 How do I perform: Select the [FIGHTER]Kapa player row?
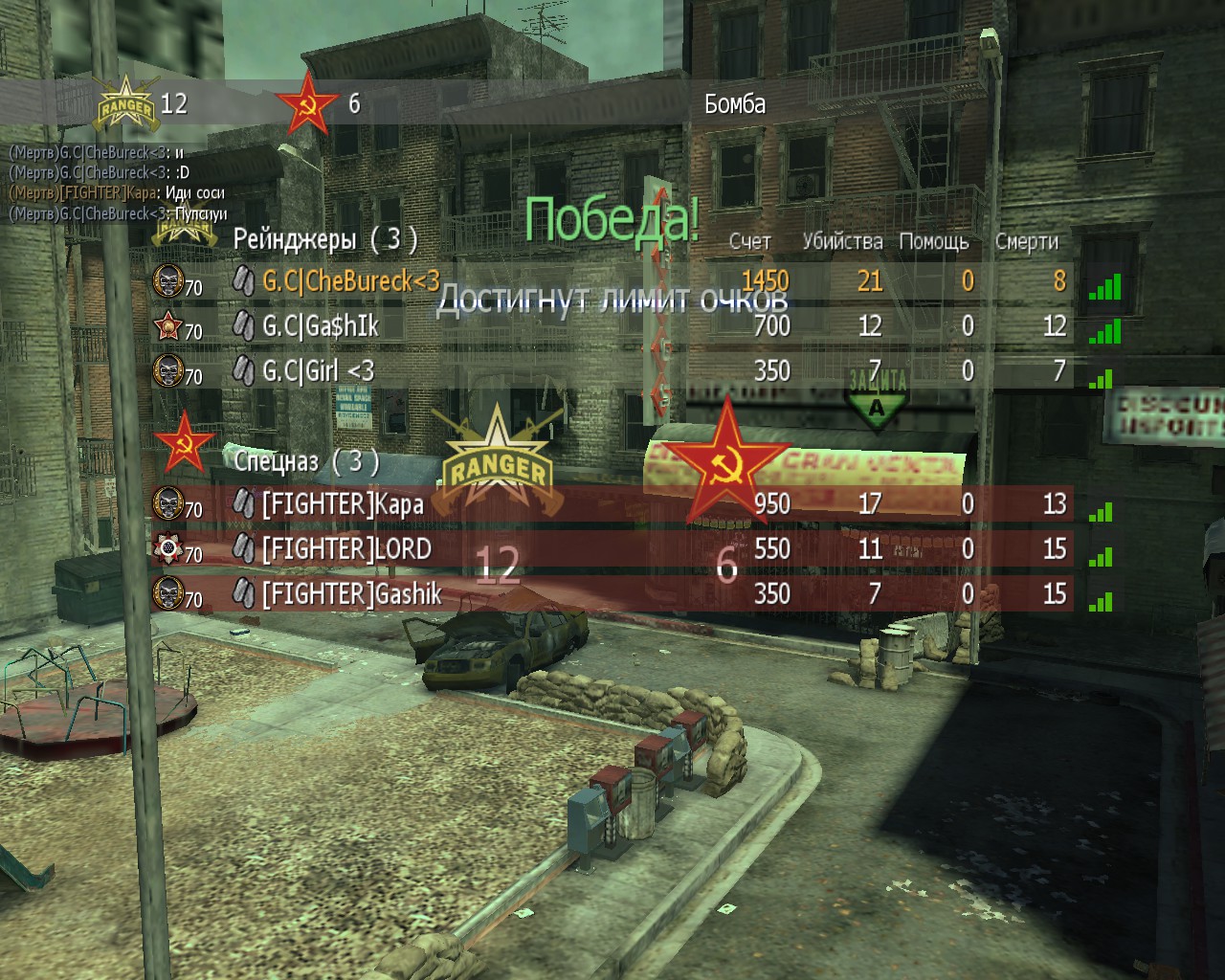[x=343, y=503]
